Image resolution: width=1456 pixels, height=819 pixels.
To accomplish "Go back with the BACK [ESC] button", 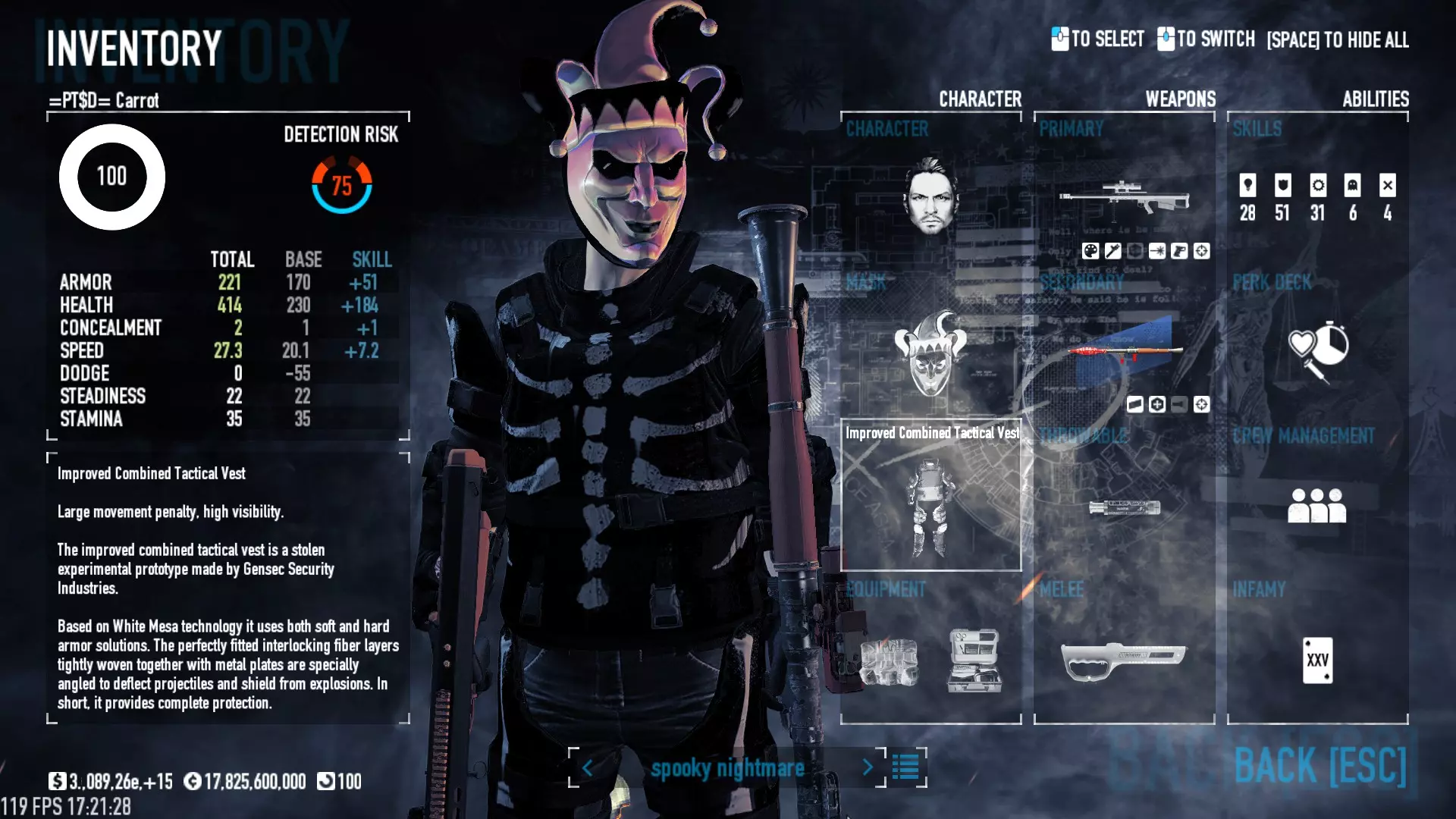I will (x=1319, y=765).
